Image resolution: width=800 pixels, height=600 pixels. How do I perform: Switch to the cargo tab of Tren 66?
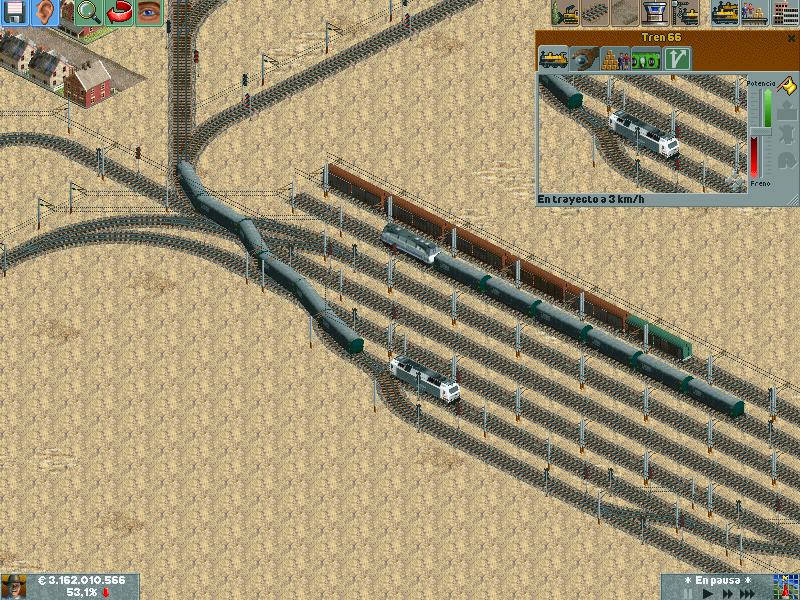pos(613,59)
